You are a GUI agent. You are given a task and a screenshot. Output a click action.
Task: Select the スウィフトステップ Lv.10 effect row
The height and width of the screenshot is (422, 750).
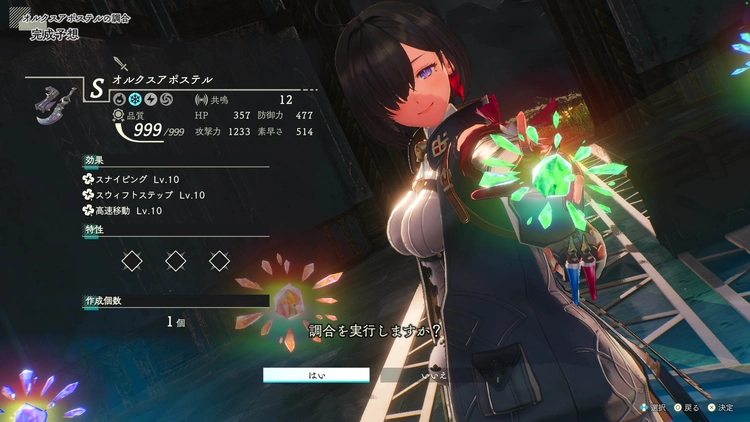click(x=144, y=195)
